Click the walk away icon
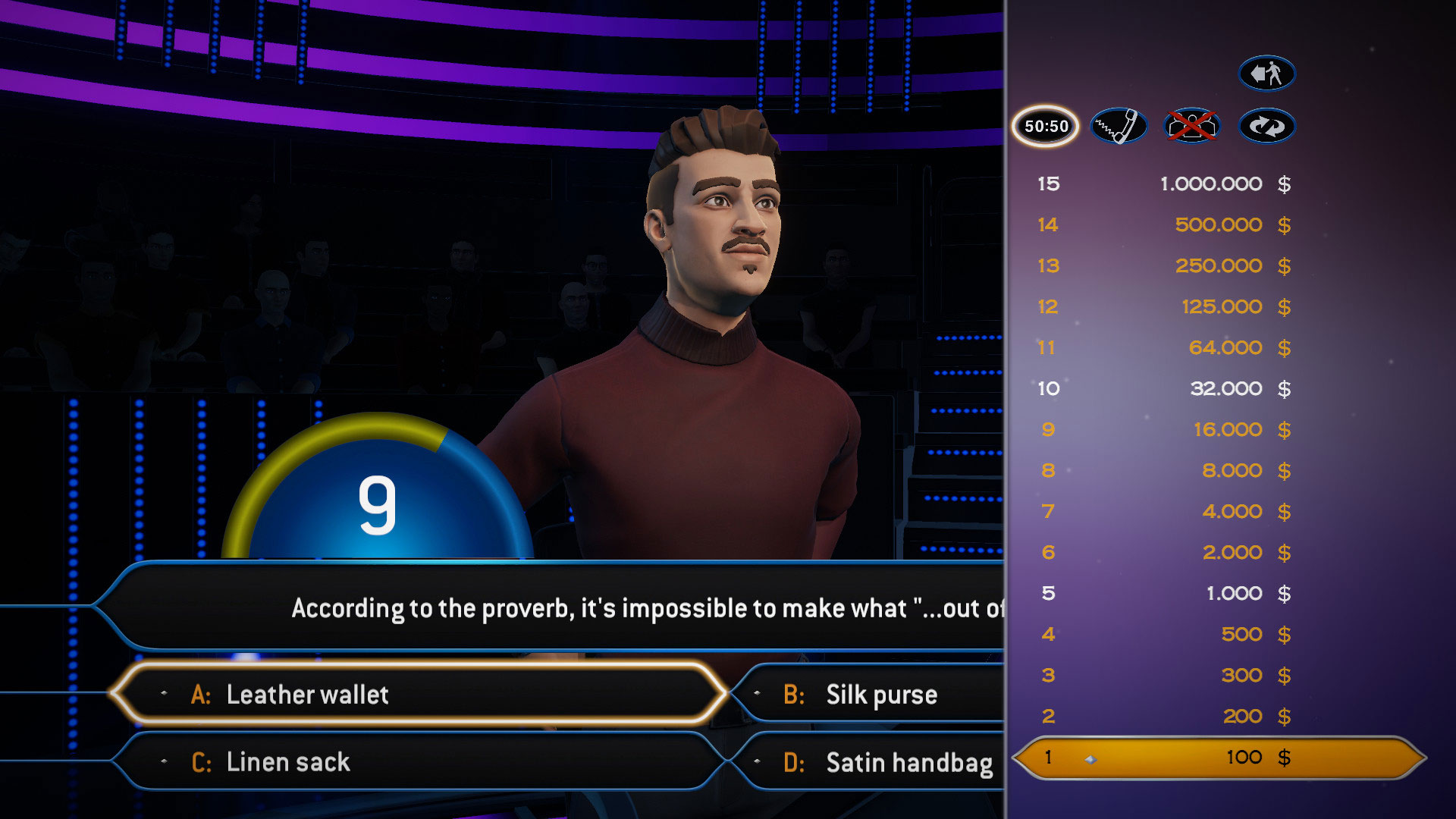 point(1266,74)
